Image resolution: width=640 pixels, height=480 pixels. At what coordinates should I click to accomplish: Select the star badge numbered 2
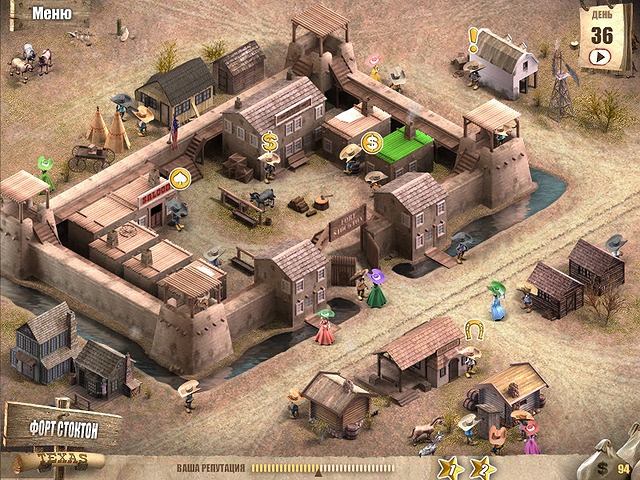(x=482, y=466)
